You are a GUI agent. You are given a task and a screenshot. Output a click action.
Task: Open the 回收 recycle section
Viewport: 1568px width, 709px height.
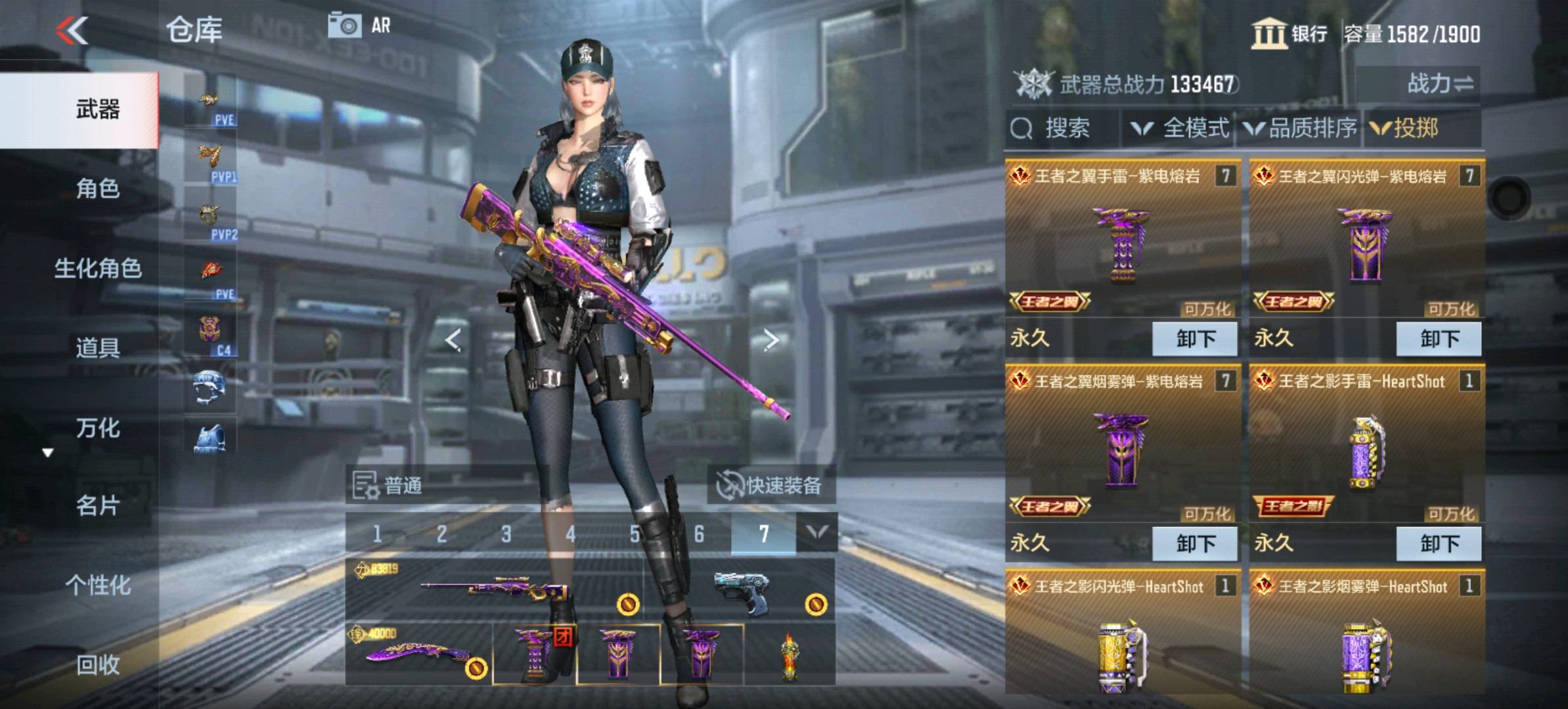pyautogui.click(x=97, y=665)
